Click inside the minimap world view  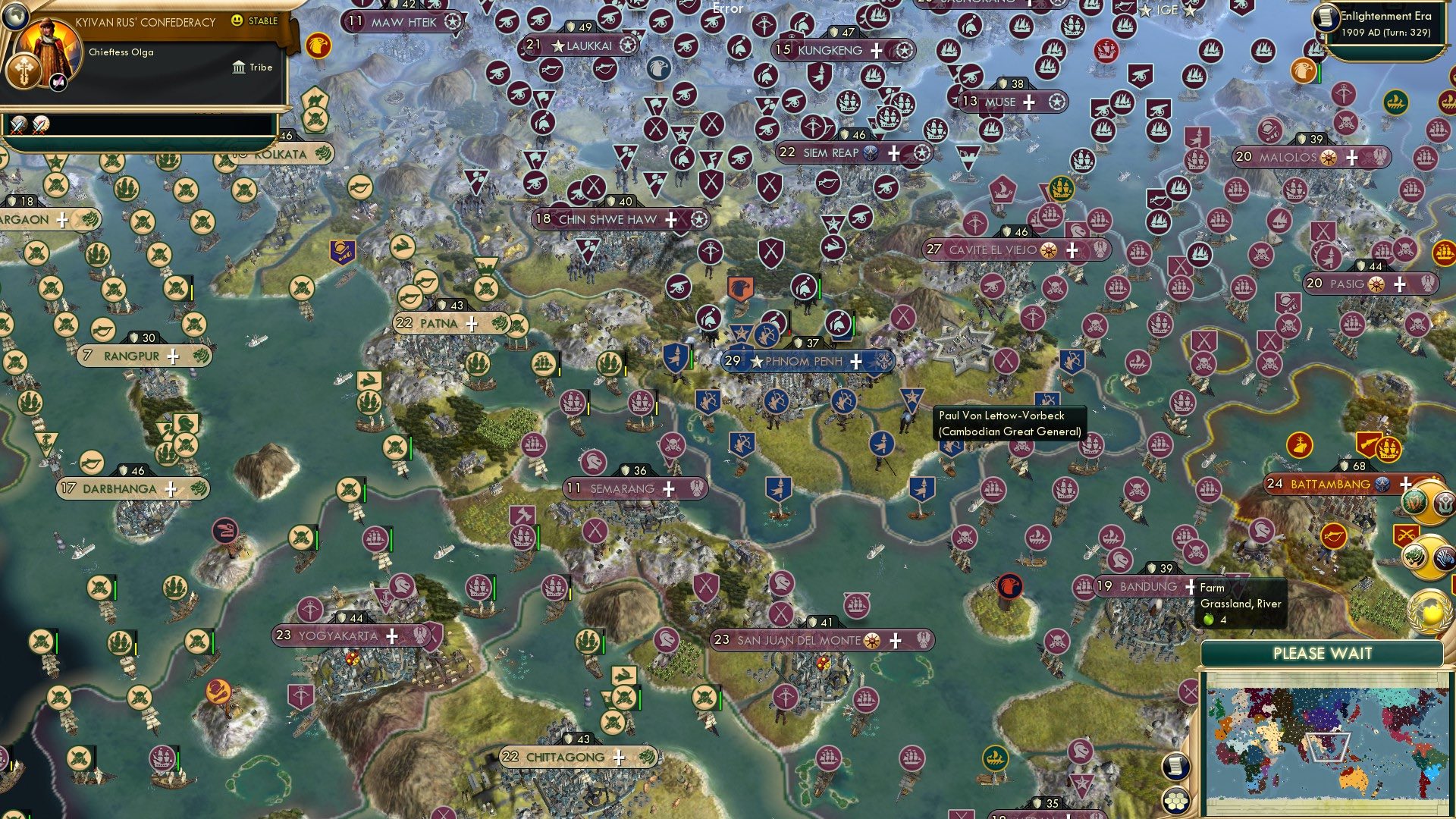[x=1327, y=743]
